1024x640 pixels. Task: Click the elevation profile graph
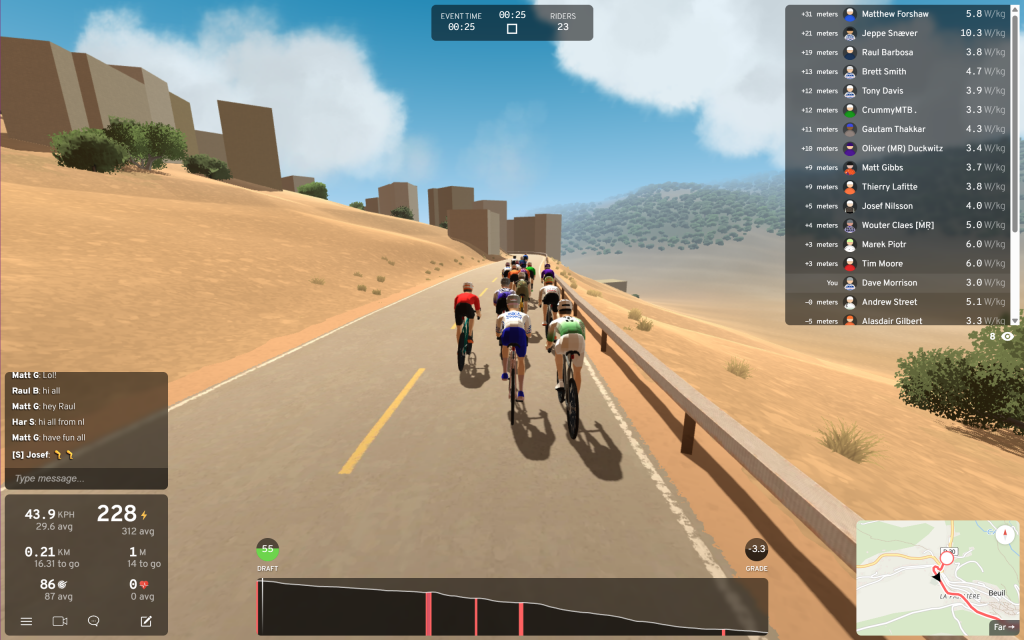click(512, 606)
